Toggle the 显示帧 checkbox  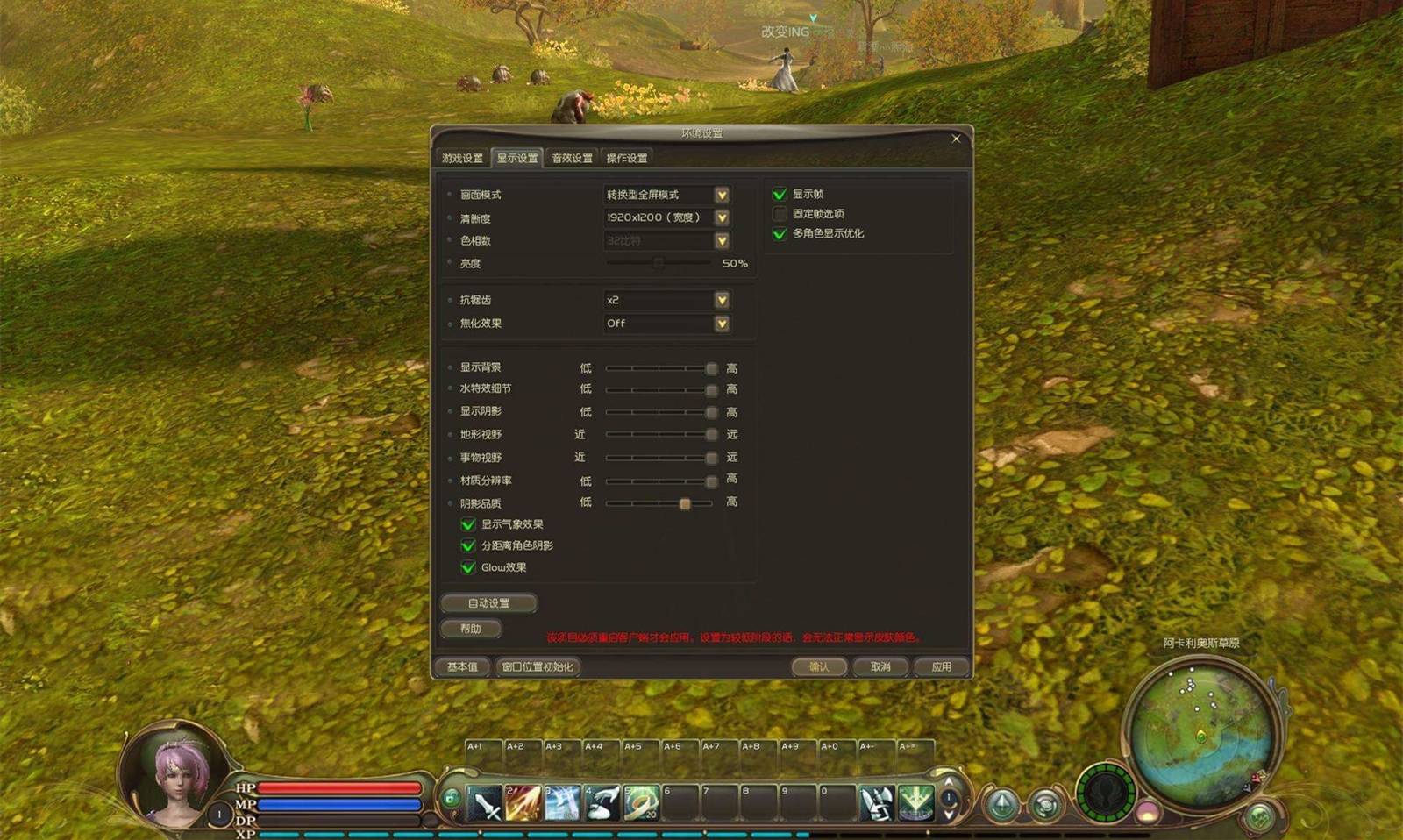(780, 194)
